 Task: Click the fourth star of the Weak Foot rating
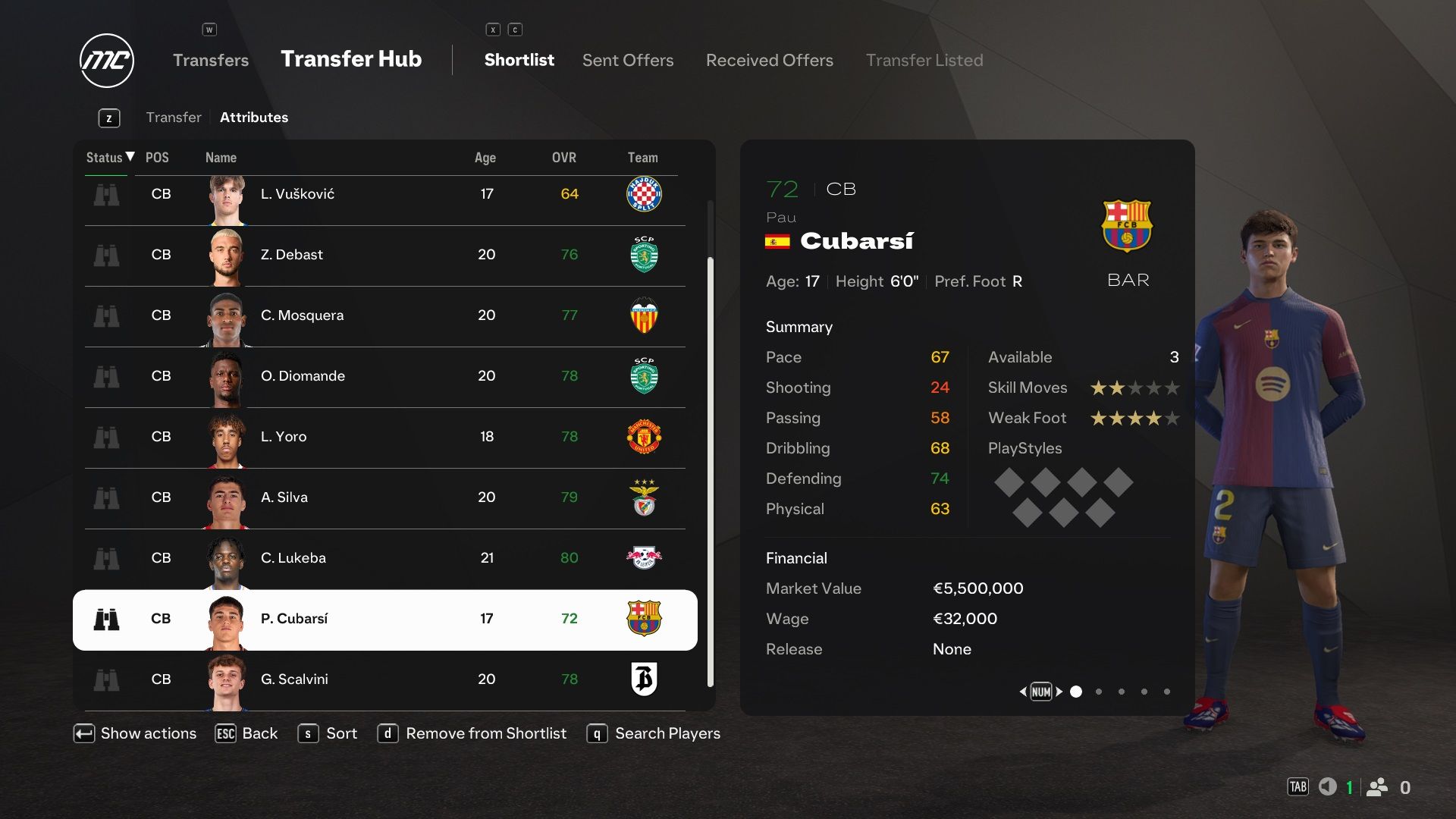click(x=1153, y=418)
